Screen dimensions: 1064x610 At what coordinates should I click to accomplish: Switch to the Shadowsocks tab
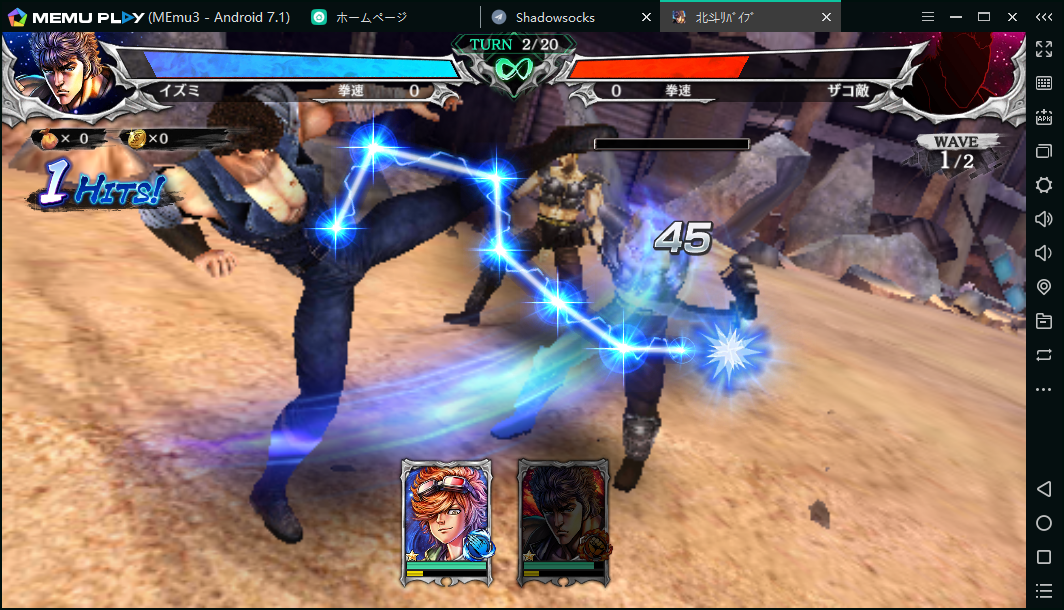(555, 17)
